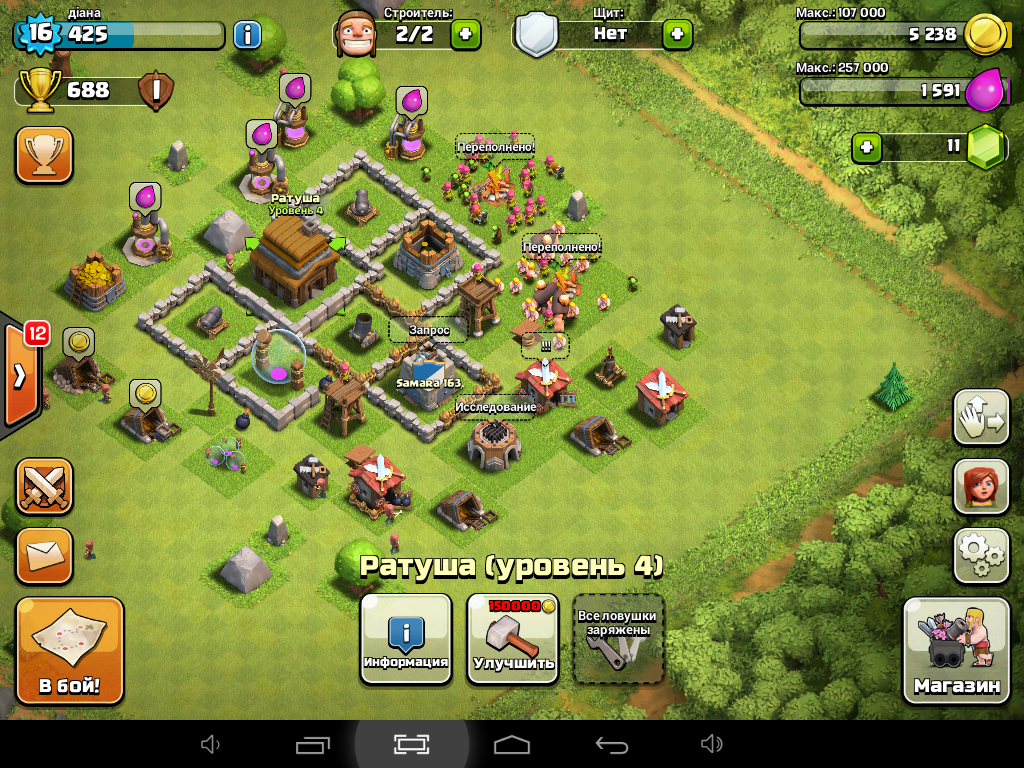
Task: Buy a shield with green plus
Action: tap(677, 34)
